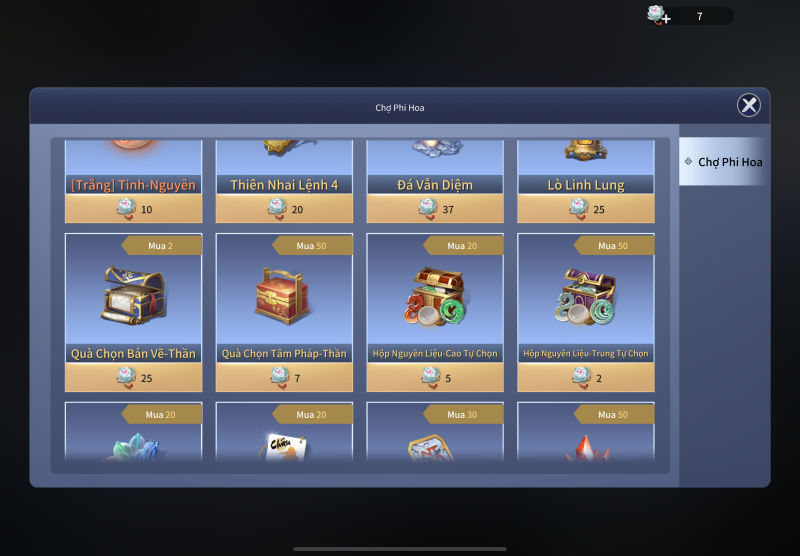Screen dimensions: 800x556
Task: Choose the [Trắng] Tinh-Nguyên item
Action: pos(133,167)
